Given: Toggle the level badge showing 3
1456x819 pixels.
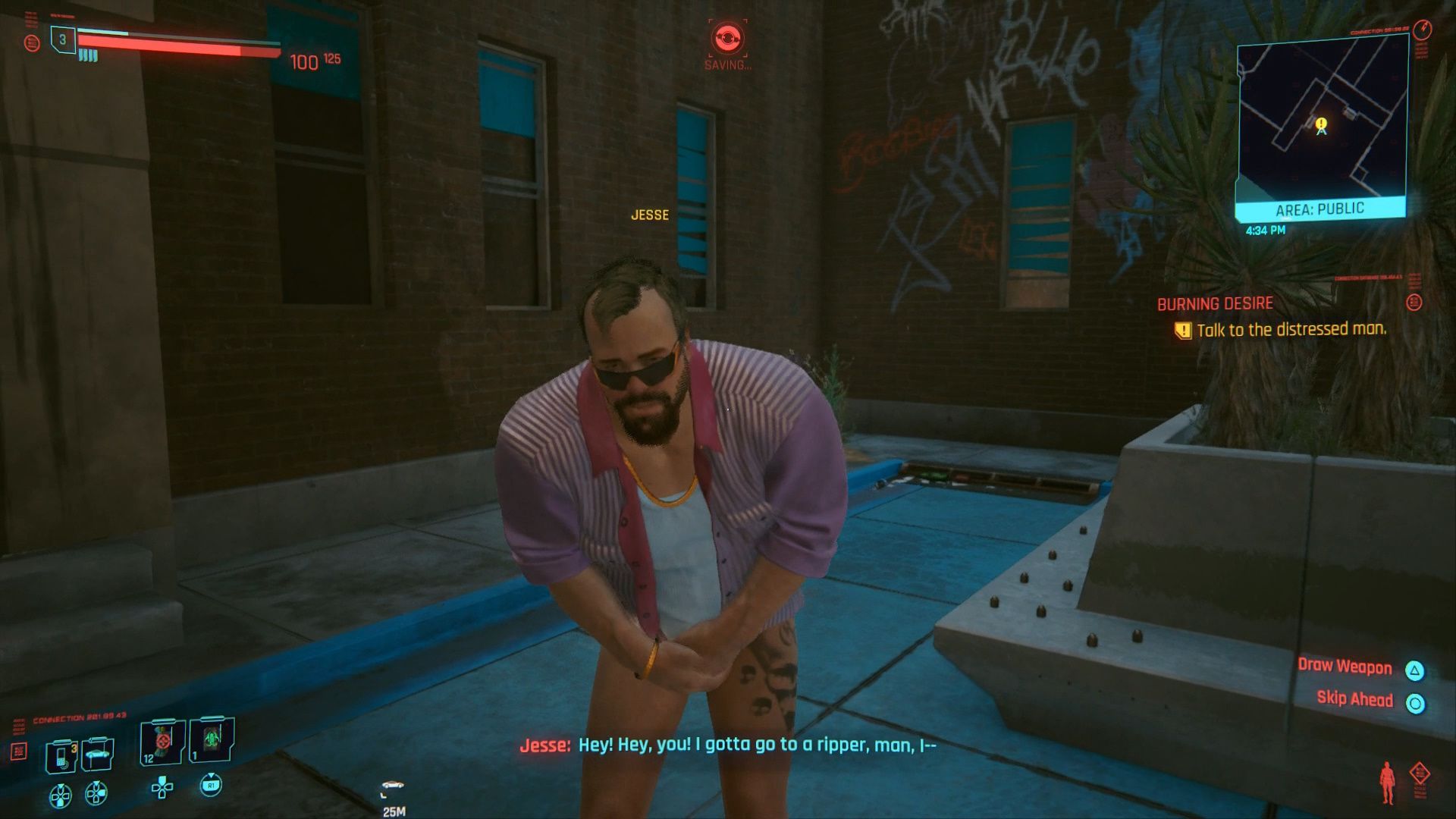Looking at the screenshot, I should pyautogui.click(x=63, y=39).
